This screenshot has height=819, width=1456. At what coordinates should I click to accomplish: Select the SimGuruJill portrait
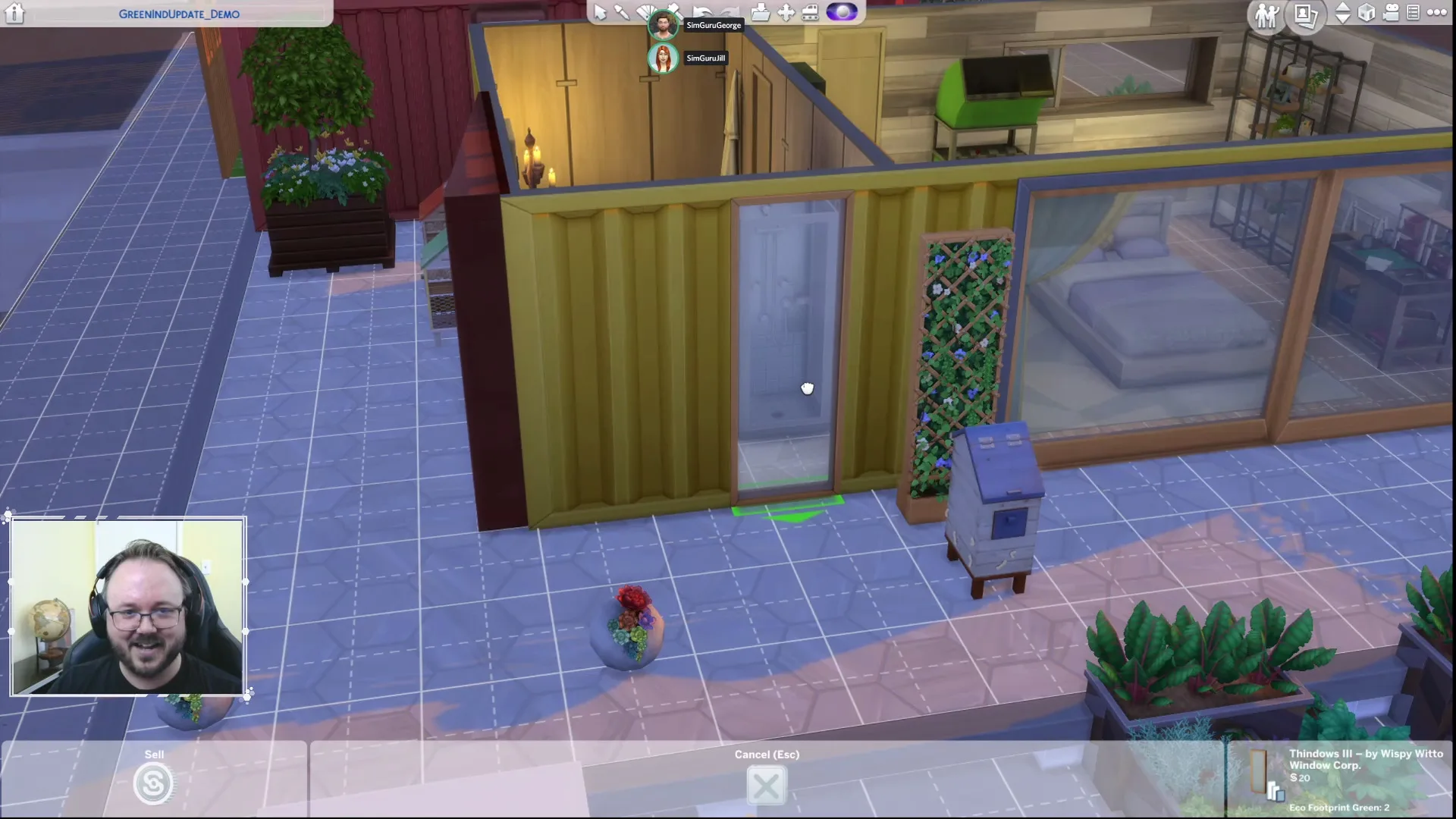tap(663, 58)
